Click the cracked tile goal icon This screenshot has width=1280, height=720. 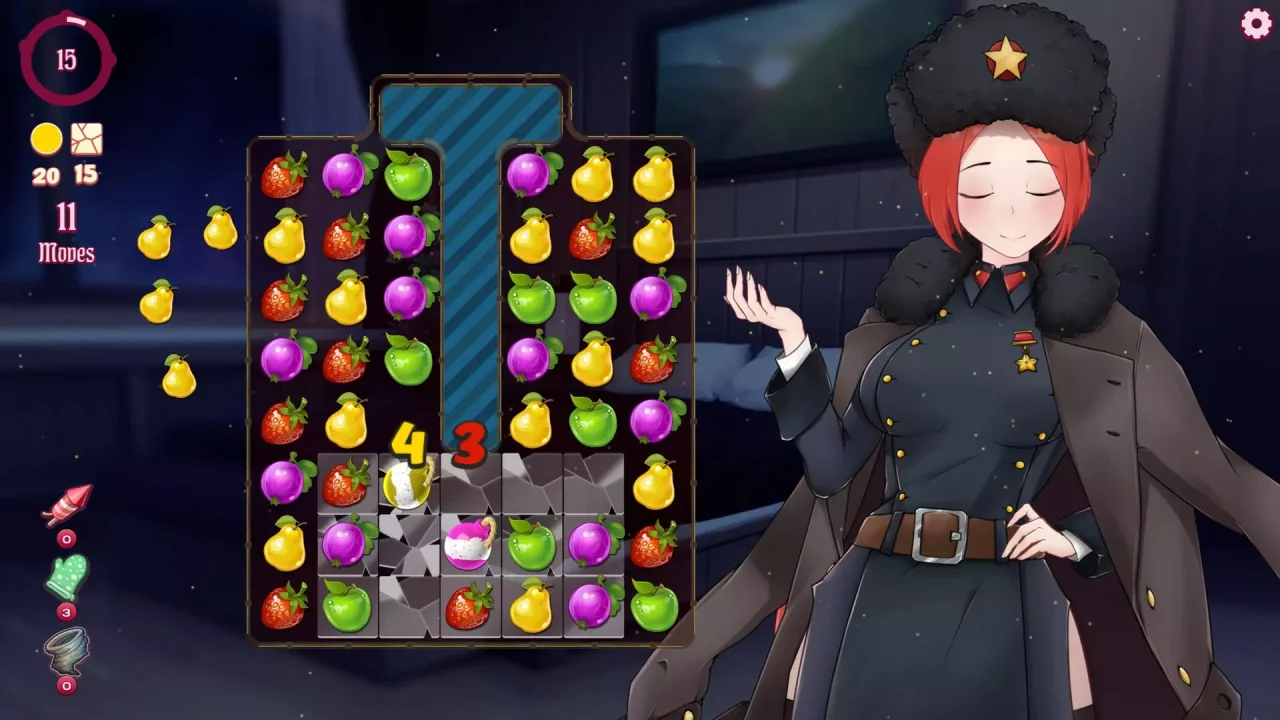(x=85, y=140)
